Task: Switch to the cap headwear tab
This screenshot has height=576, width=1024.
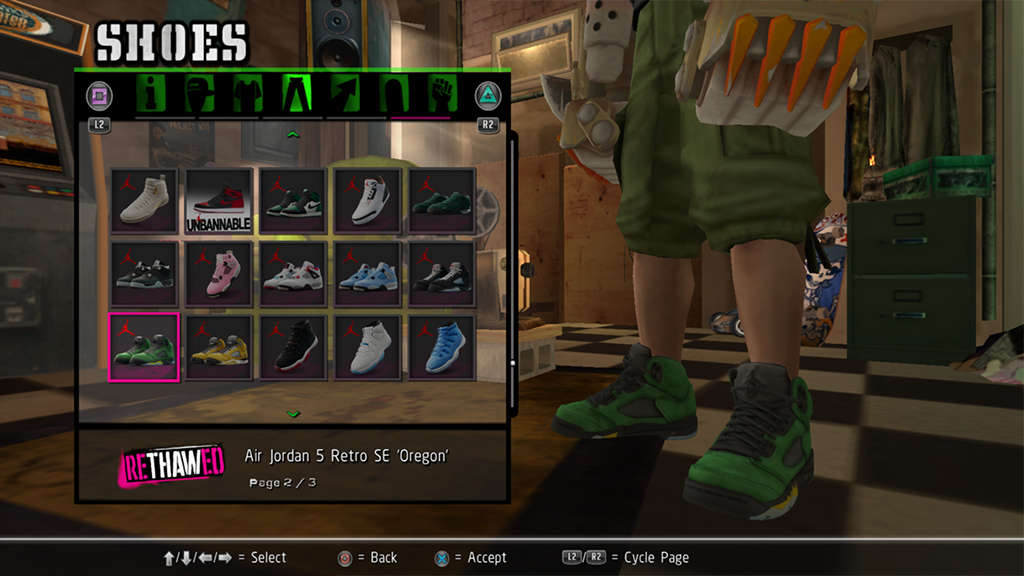Action: point(201,95)
